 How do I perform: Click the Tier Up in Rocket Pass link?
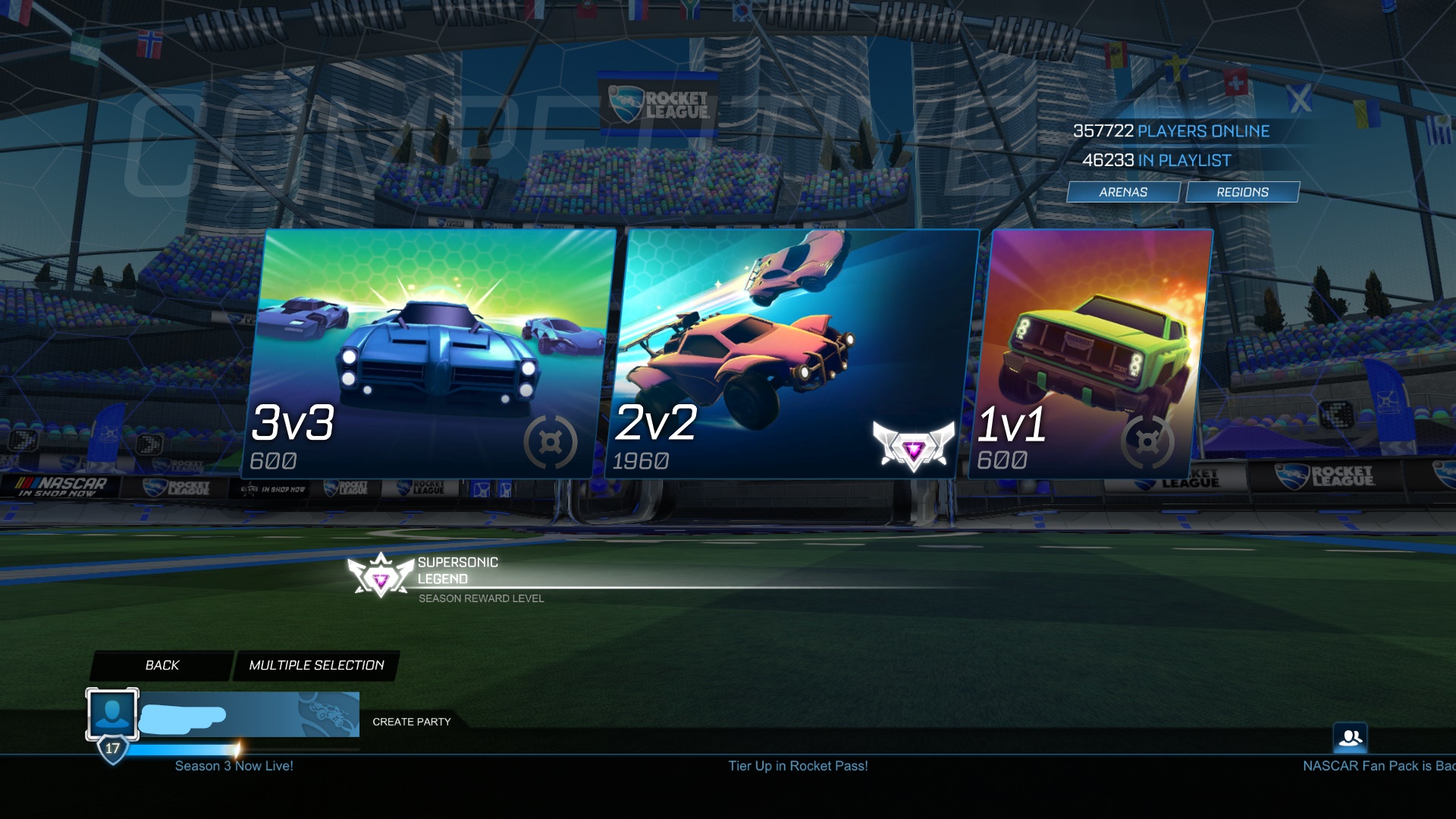pyautogui.click(x=797, y=766)
